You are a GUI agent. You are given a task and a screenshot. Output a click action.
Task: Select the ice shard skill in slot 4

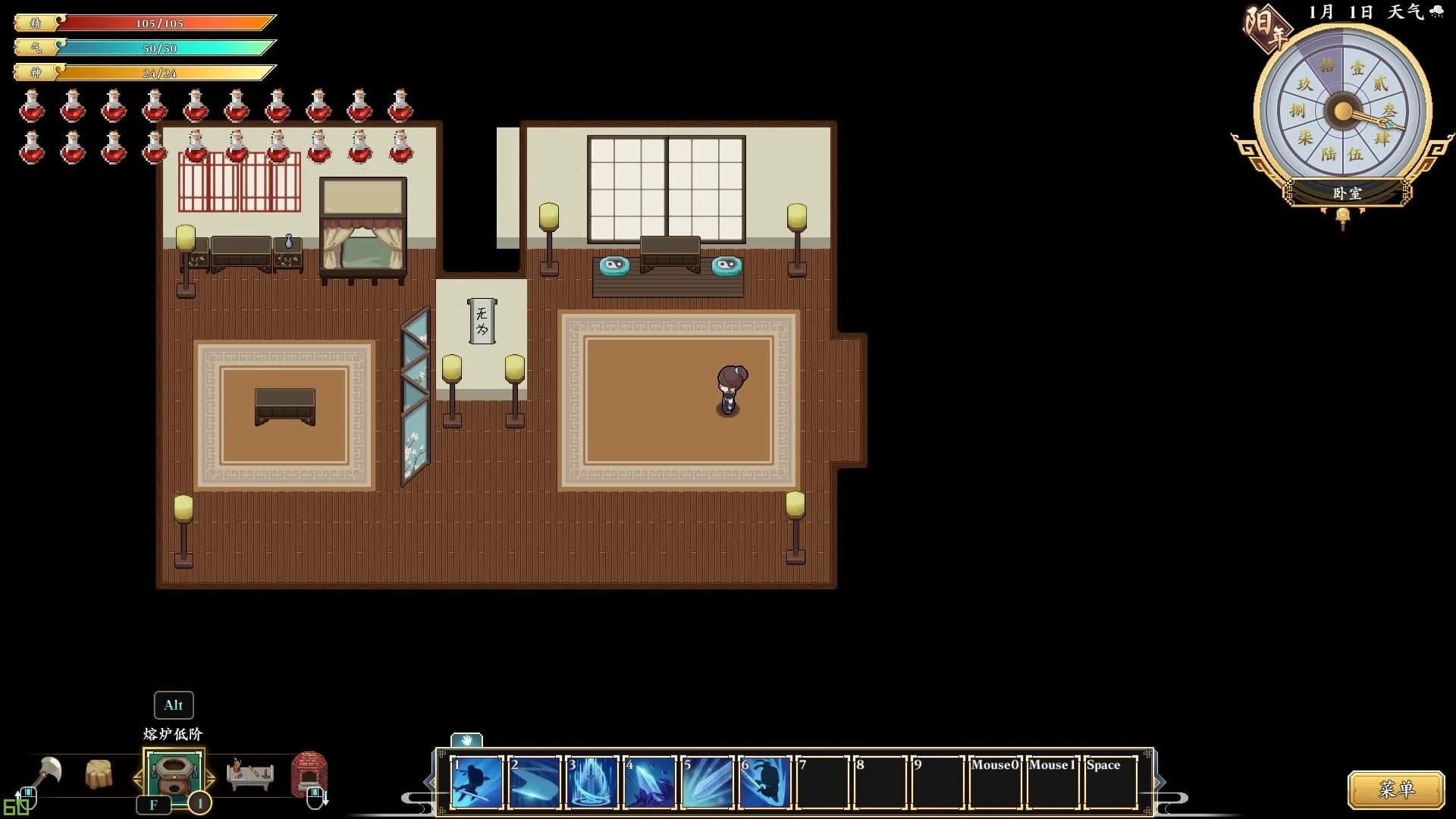(x=648, y=781)
